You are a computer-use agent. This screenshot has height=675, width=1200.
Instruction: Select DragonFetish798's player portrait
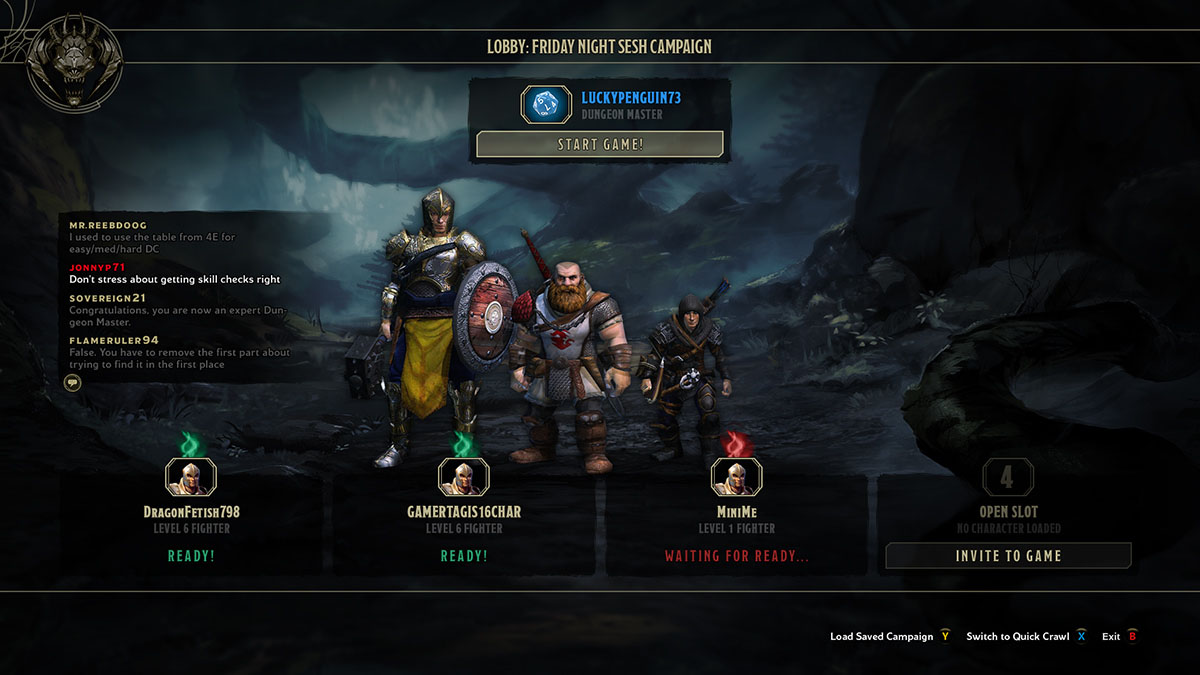pyautogui.click(x=191, y=477)
